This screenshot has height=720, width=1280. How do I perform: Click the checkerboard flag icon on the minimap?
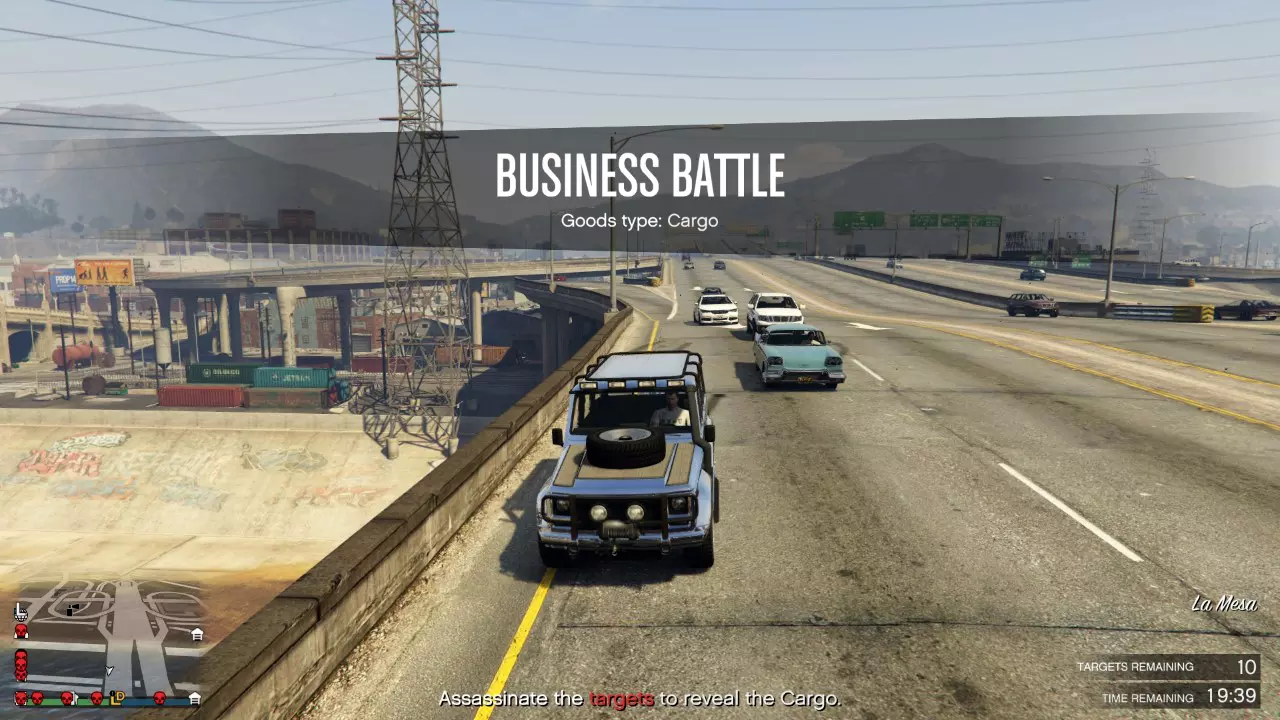pyautogui.click(x=21, y=619)
